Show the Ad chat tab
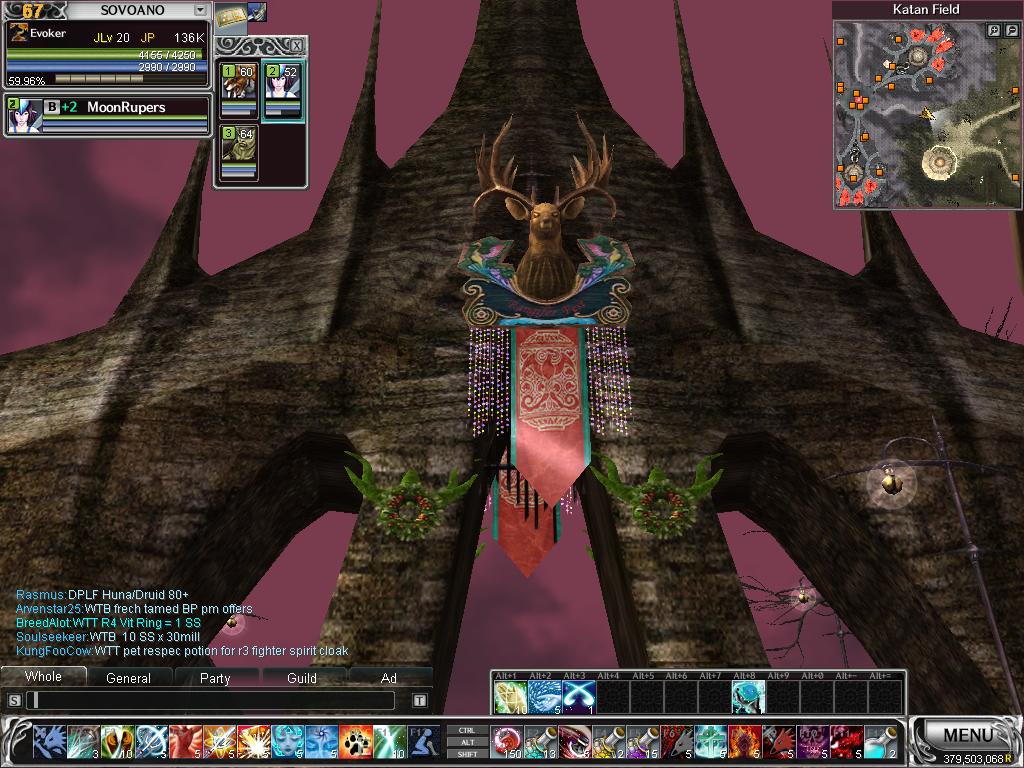The height and width of the screenshot is (768, 1024). (x=389, y=678)
